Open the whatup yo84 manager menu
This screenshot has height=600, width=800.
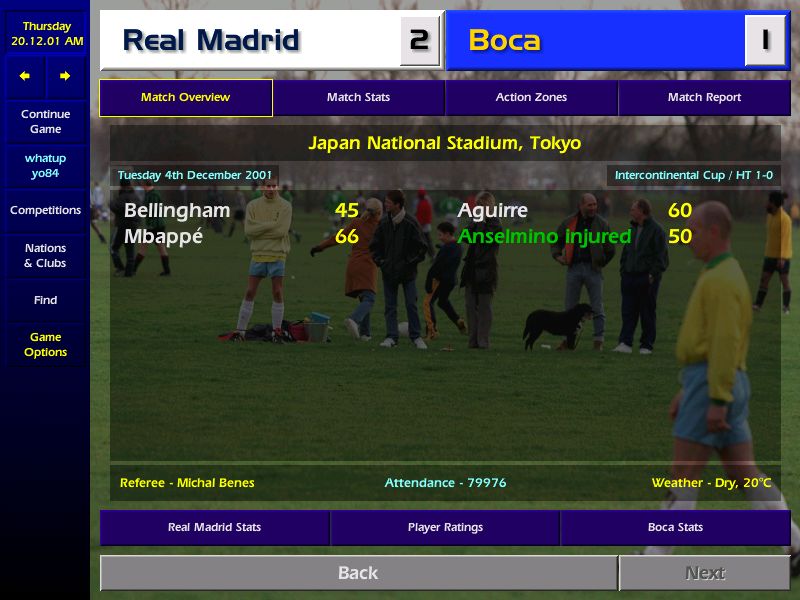click(x=45, y=166)
